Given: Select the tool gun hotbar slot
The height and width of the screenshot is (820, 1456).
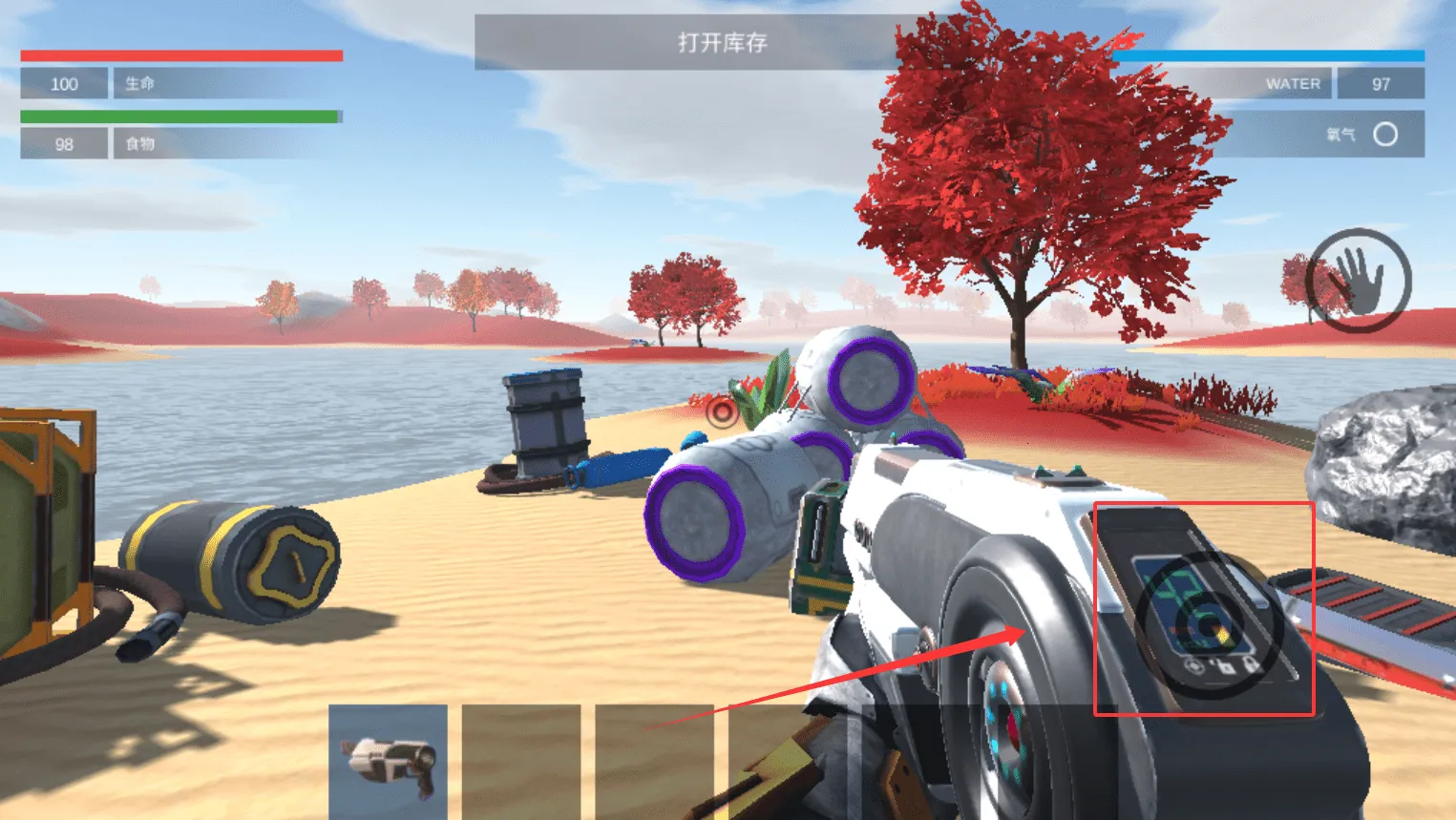Looking at the screenshot, I should point(388,761).
